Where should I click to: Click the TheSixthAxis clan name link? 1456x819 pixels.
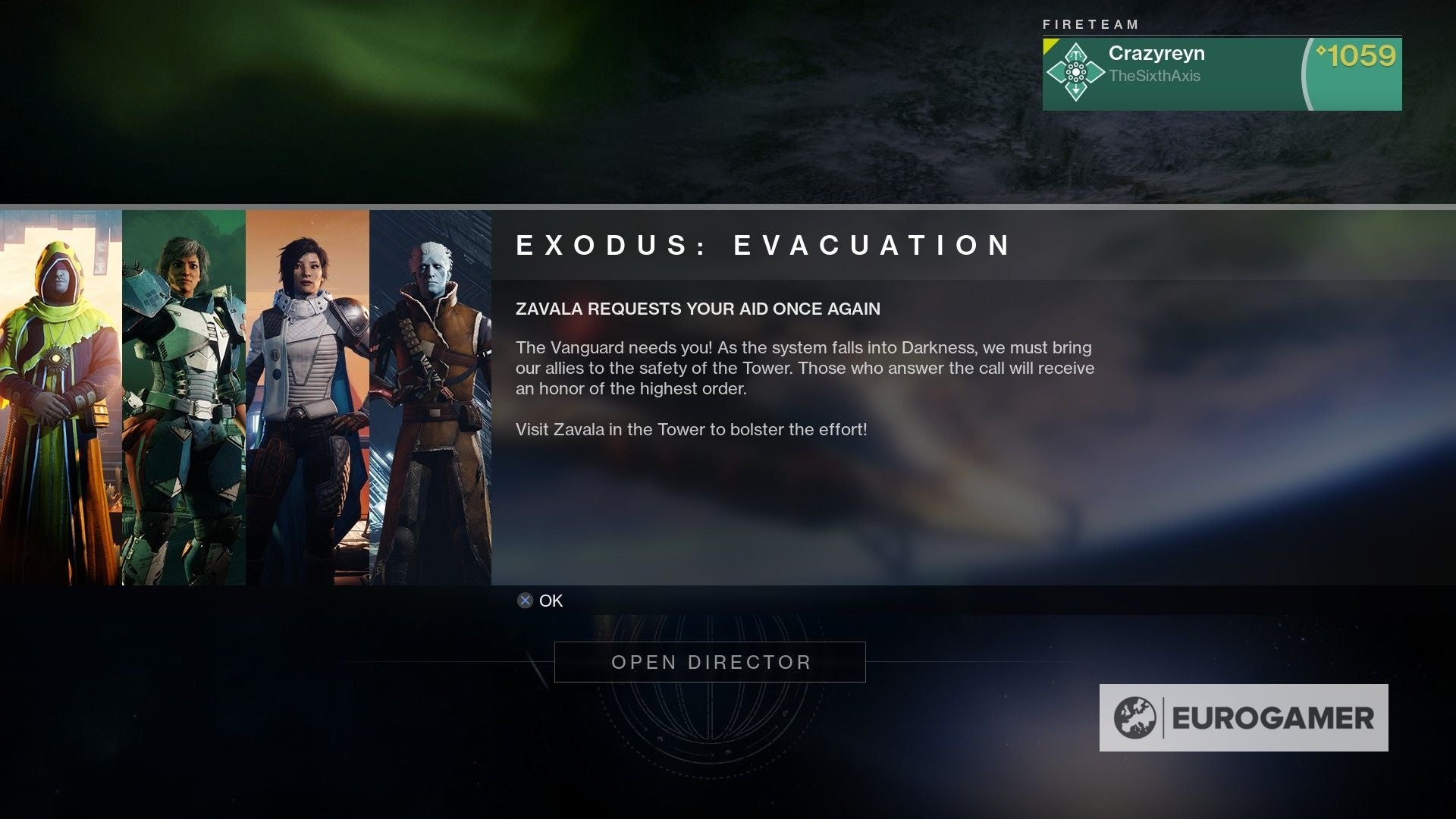tap(1155, 75)
